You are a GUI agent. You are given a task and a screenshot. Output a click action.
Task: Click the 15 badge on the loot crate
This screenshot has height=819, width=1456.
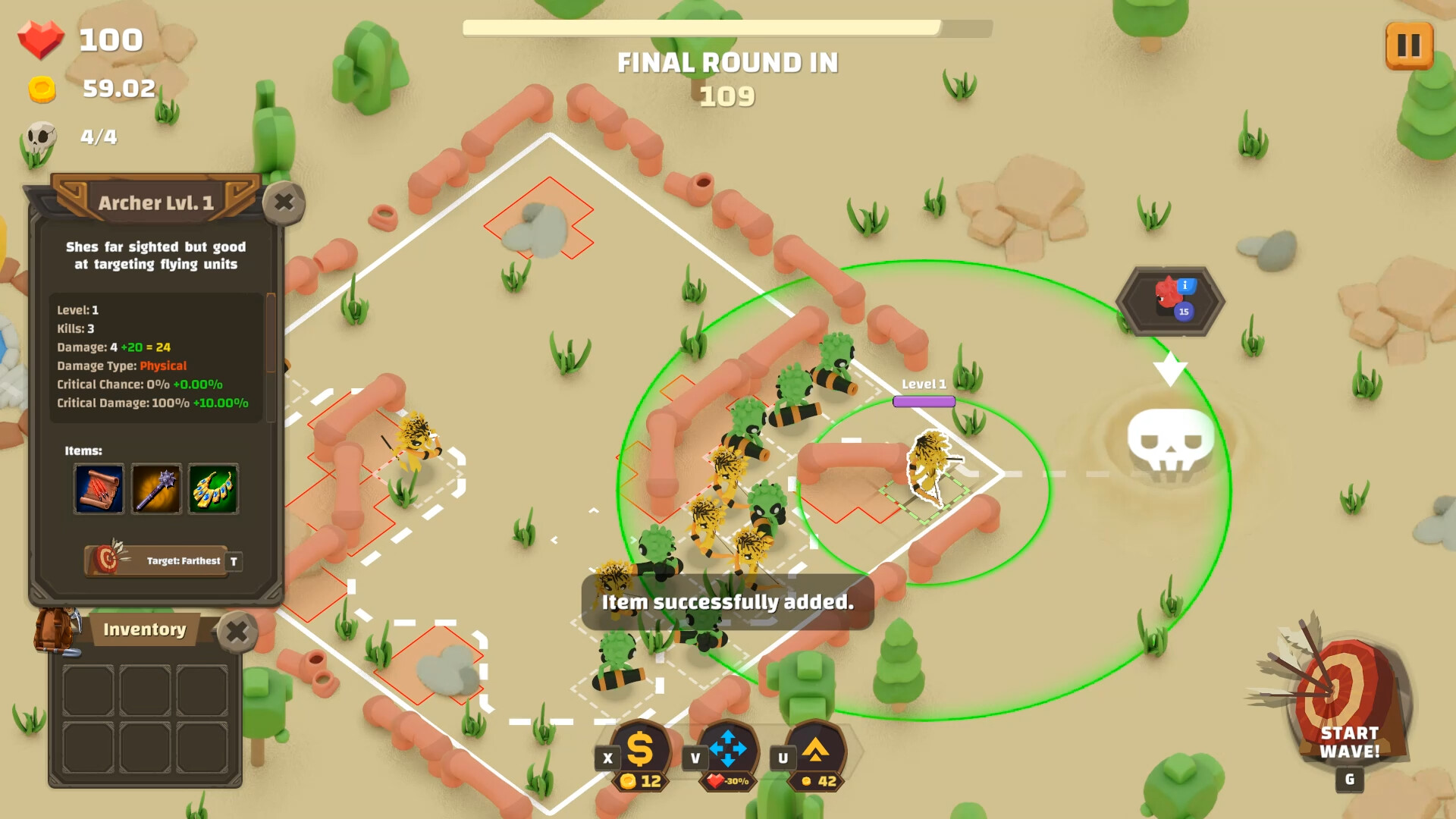coord(1184,312)
